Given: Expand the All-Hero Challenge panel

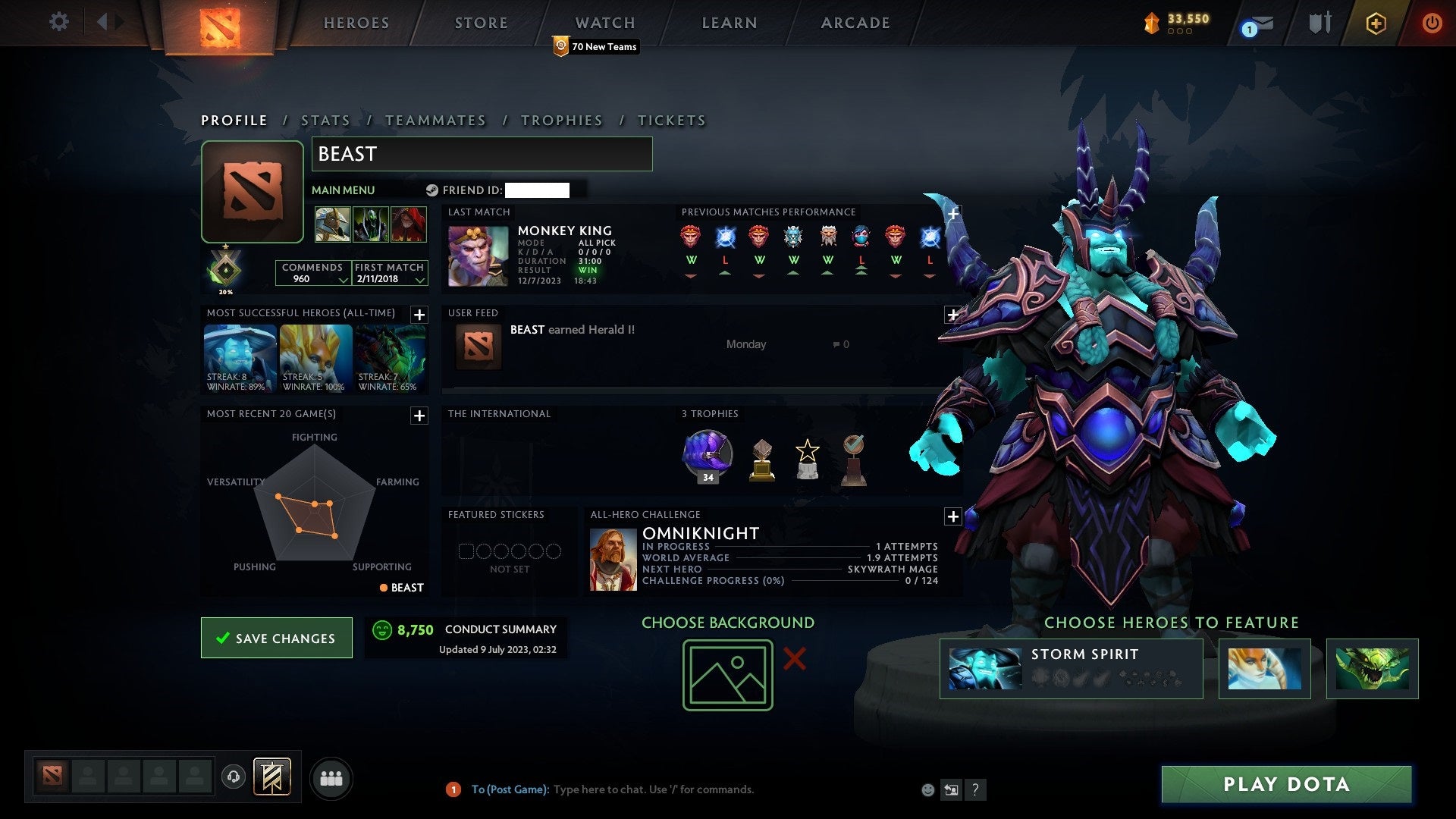Looking at the screenshot, I should (x=952, y=516).
